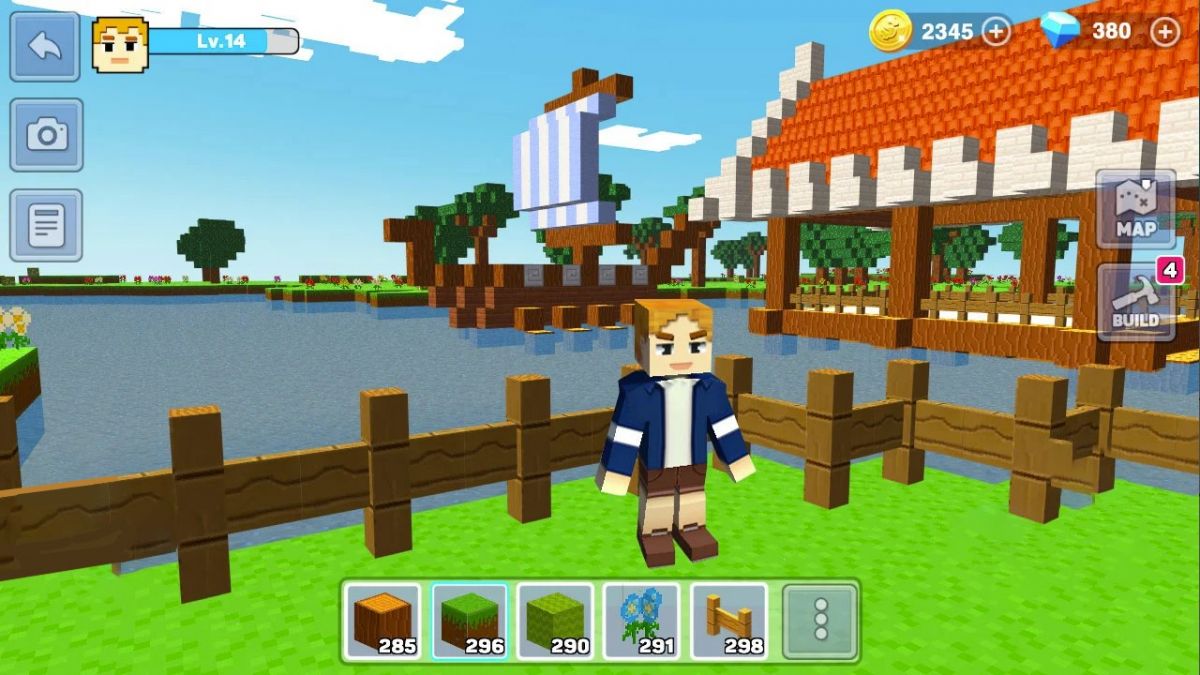Image resolution: width=1200 pixels, height=675 pixels.
Task: Add more gold coins with plus button
Action: click(996, 31)
